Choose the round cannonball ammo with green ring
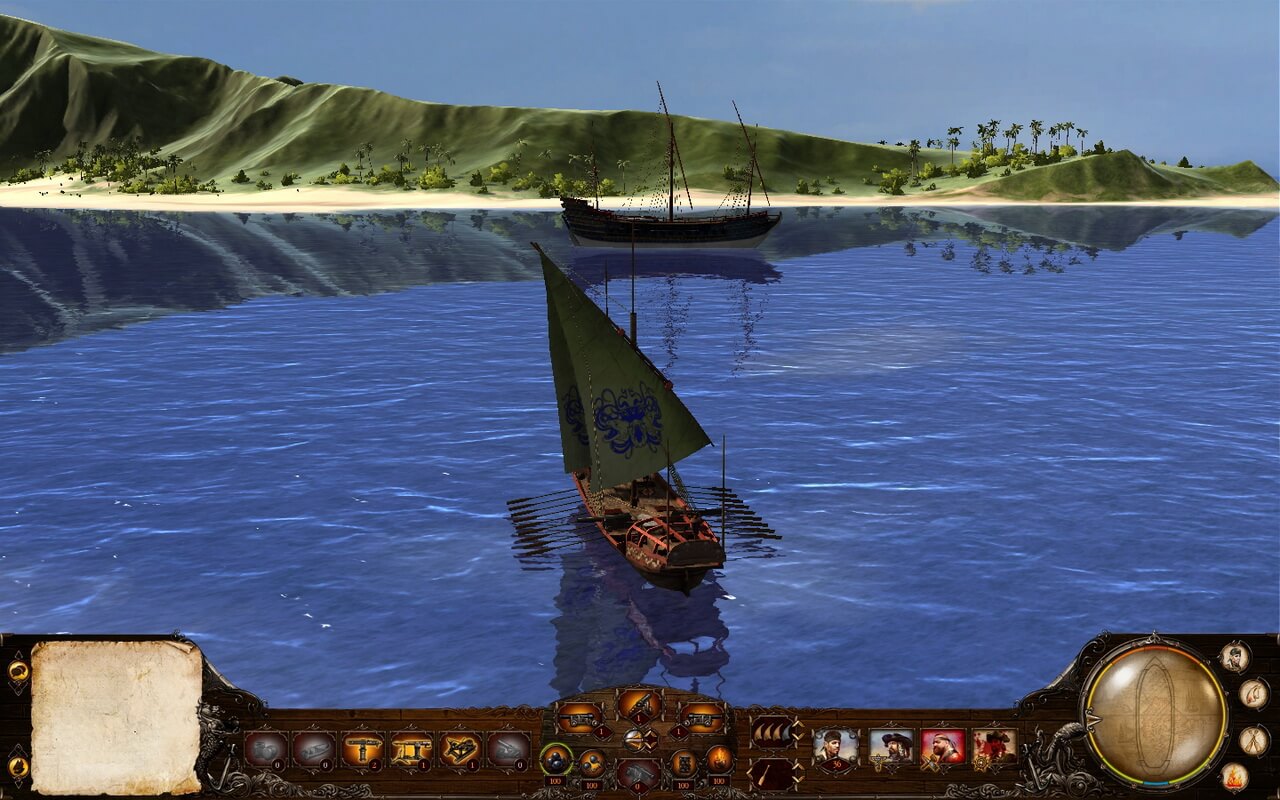 (x=556, y=761)
